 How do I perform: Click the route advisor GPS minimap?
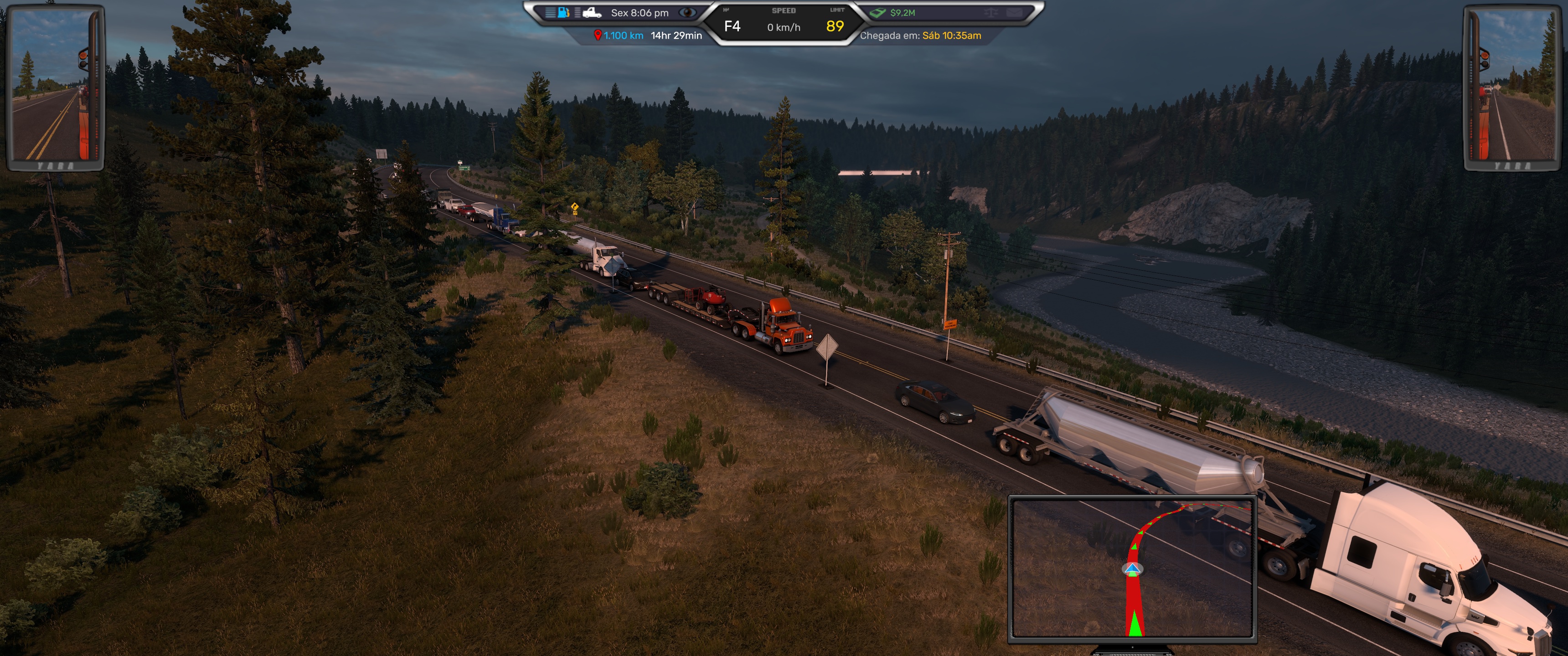click(x=1132, y=568)
